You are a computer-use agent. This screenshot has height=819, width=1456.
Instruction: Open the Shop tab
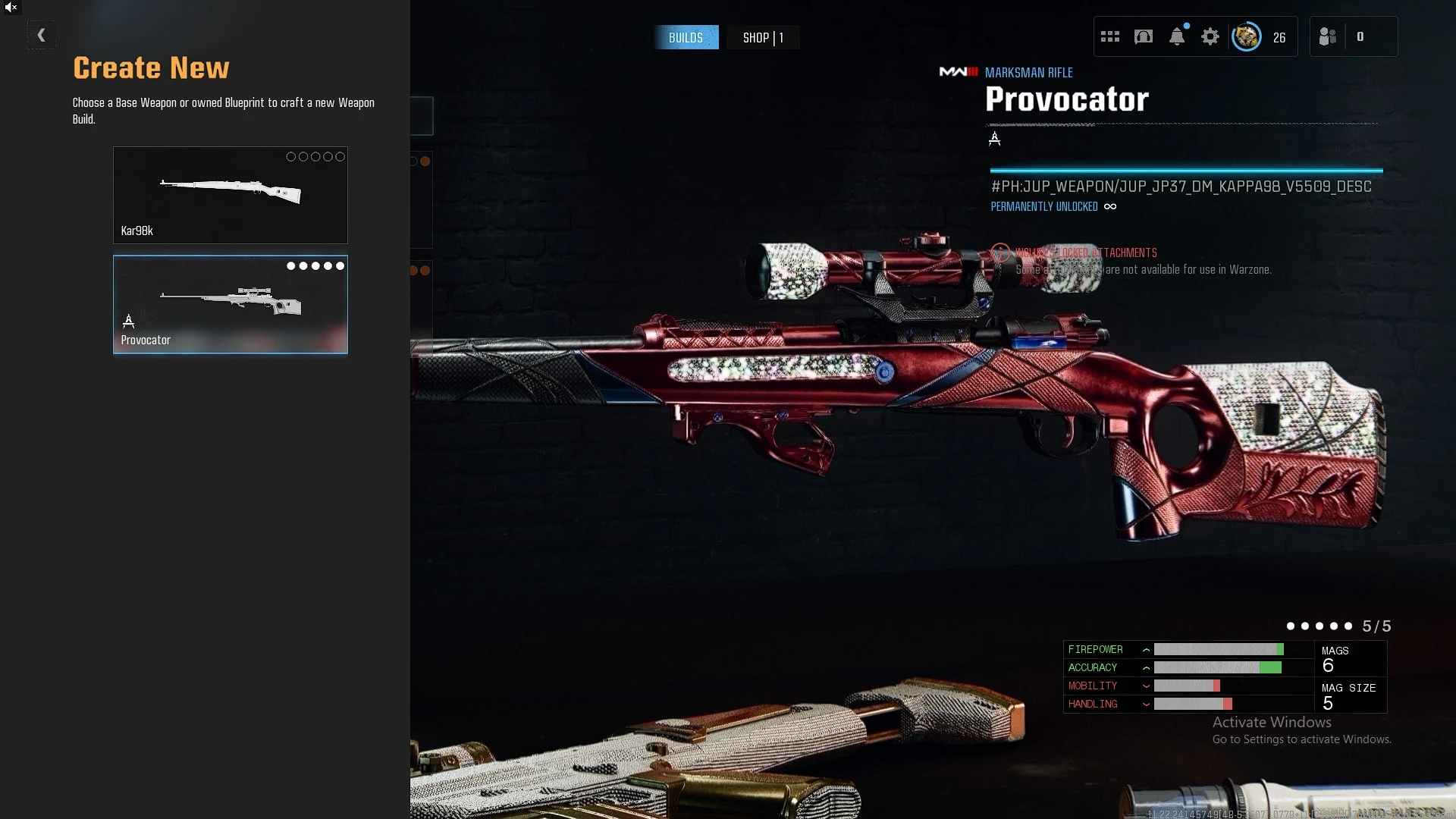[762, 37]
